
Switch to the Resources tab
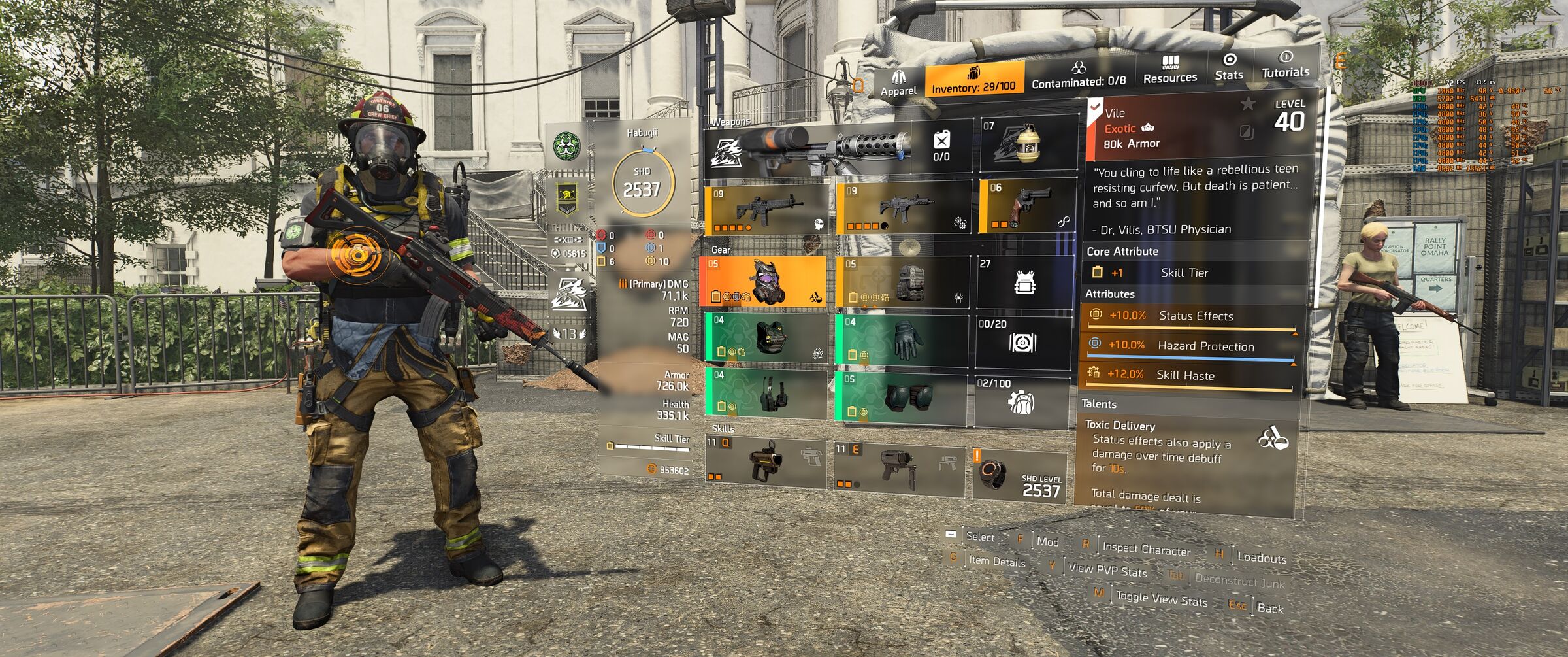tap(1169, 70)
